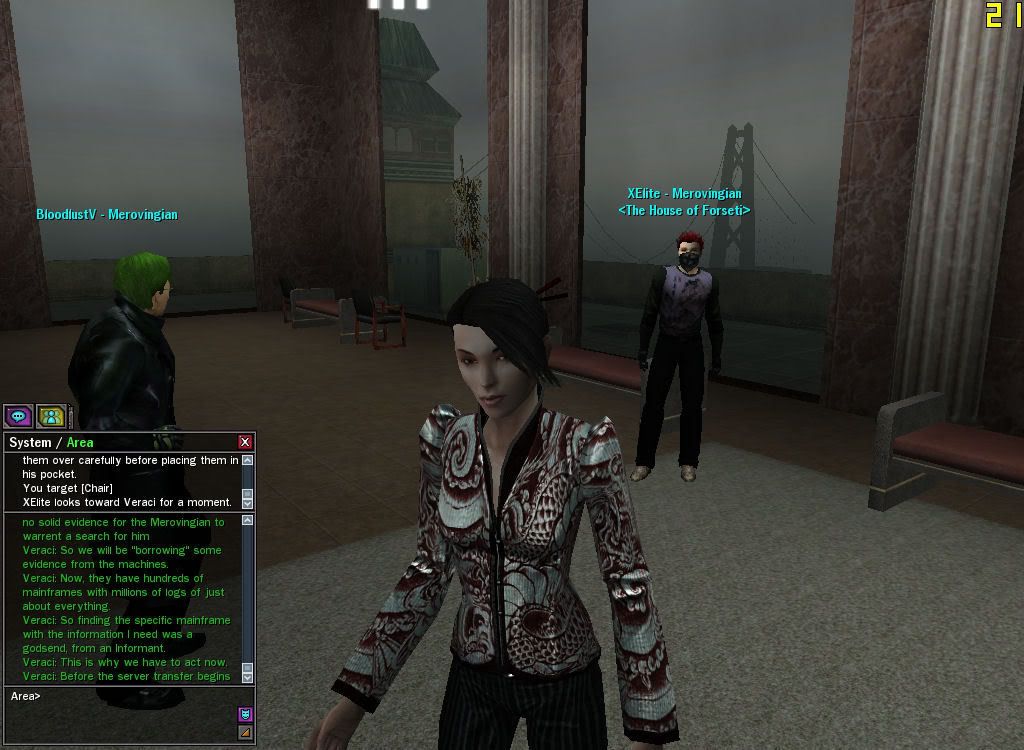Open the team members icon

tap(51, 416)
